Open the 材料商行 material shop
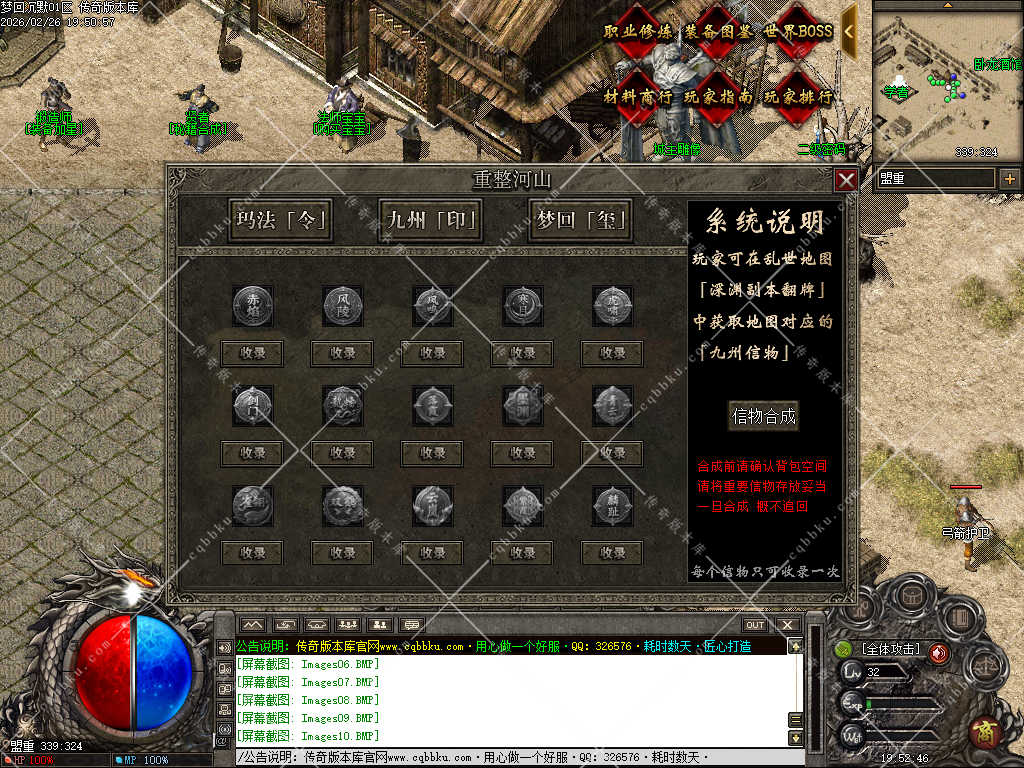The width and height of the screenshot is (1024, 768). (638, 97)
